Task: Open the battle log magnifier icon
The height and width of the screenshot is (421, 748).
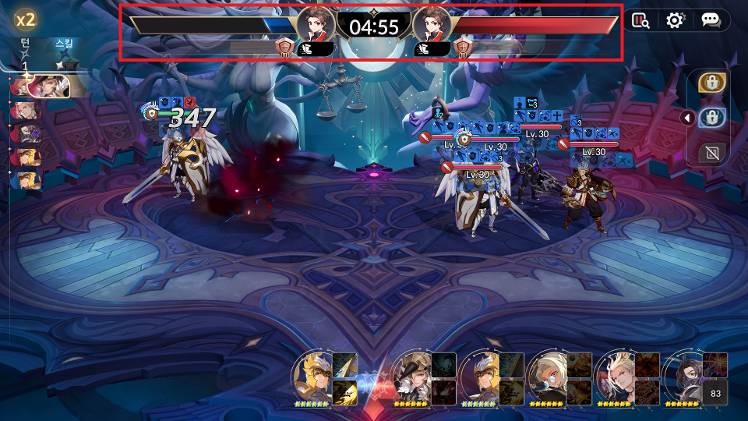Action: pyautogui.click(x=641, y=20)
